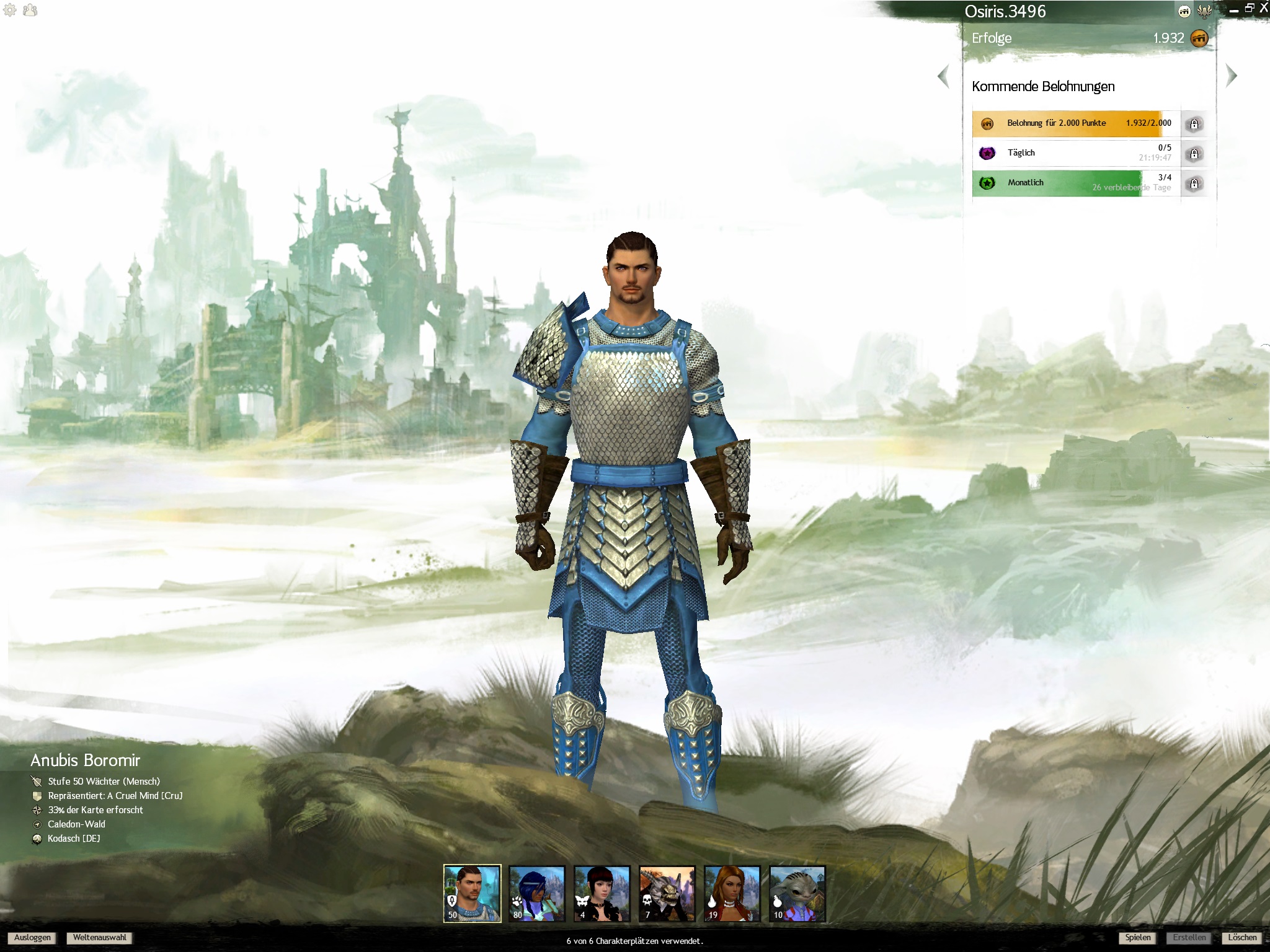The image size is (1270, 952).
Task: Show the next account panel with right arrow
Action: [x=1232, y=76]
